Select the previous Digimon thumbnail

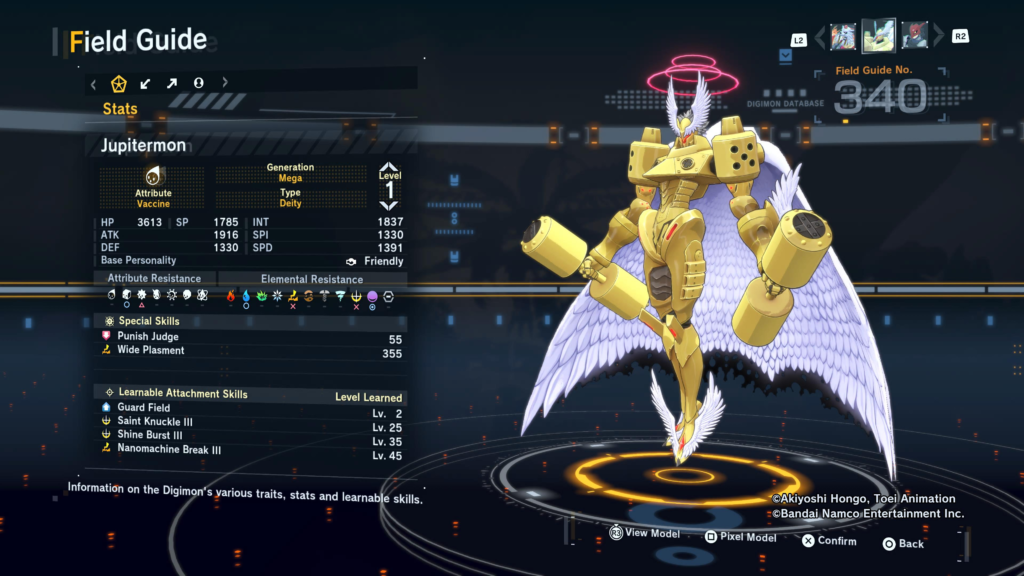click(843, 37)
